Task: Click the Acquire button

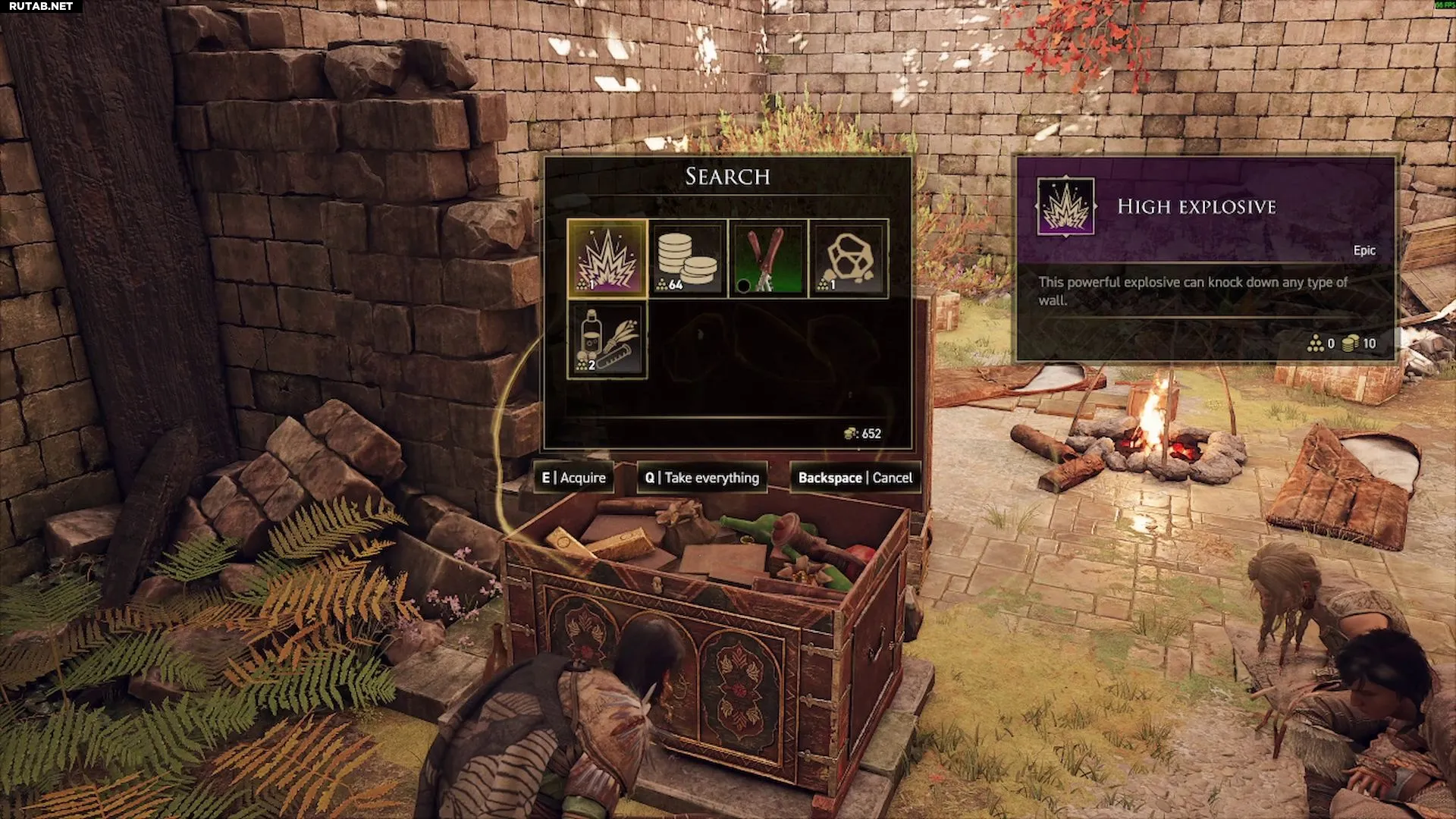Action: pos(574,478)
